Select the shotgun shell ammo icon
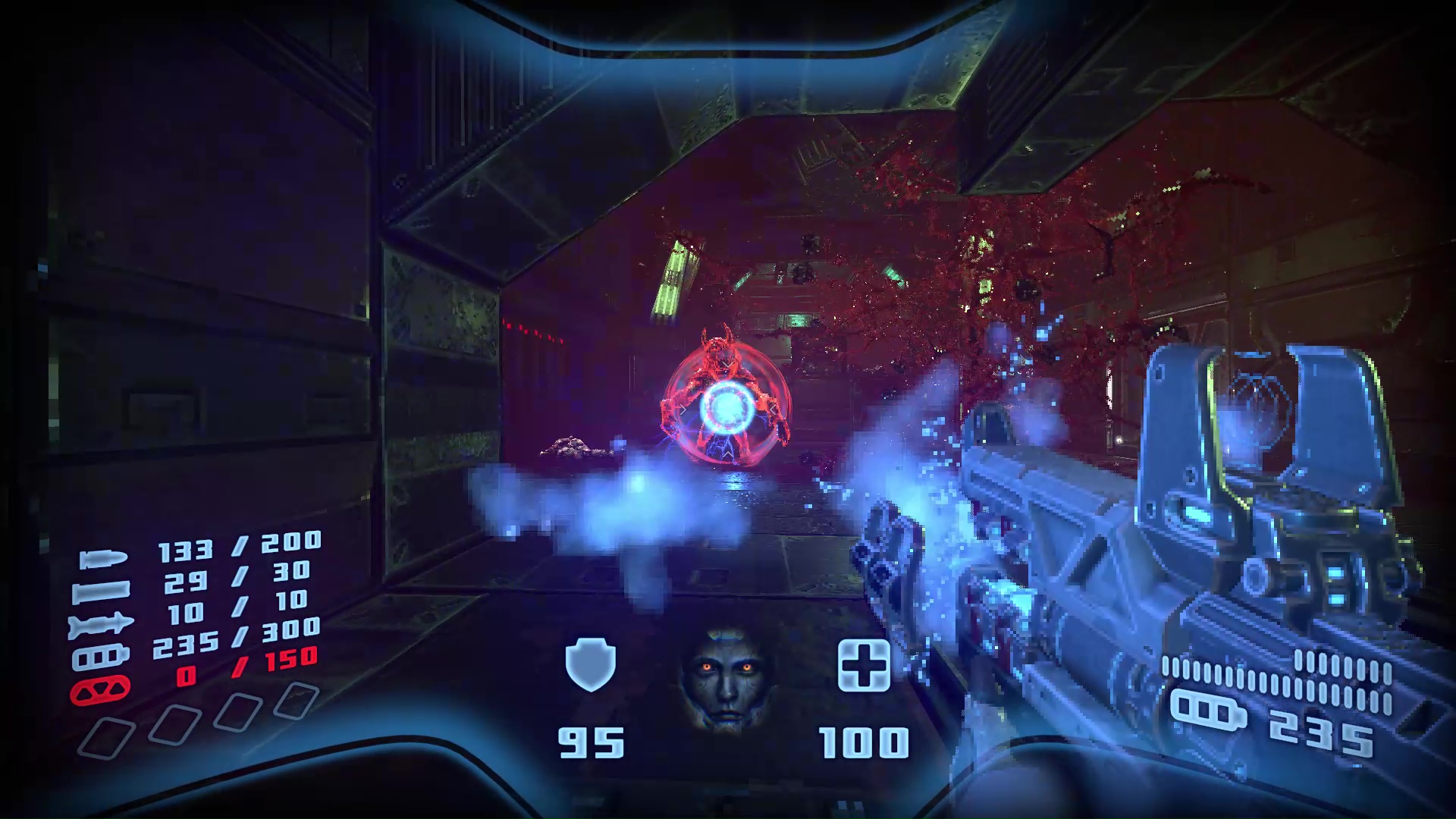Viewport: 1456px width, 819px height. point(101,591)
